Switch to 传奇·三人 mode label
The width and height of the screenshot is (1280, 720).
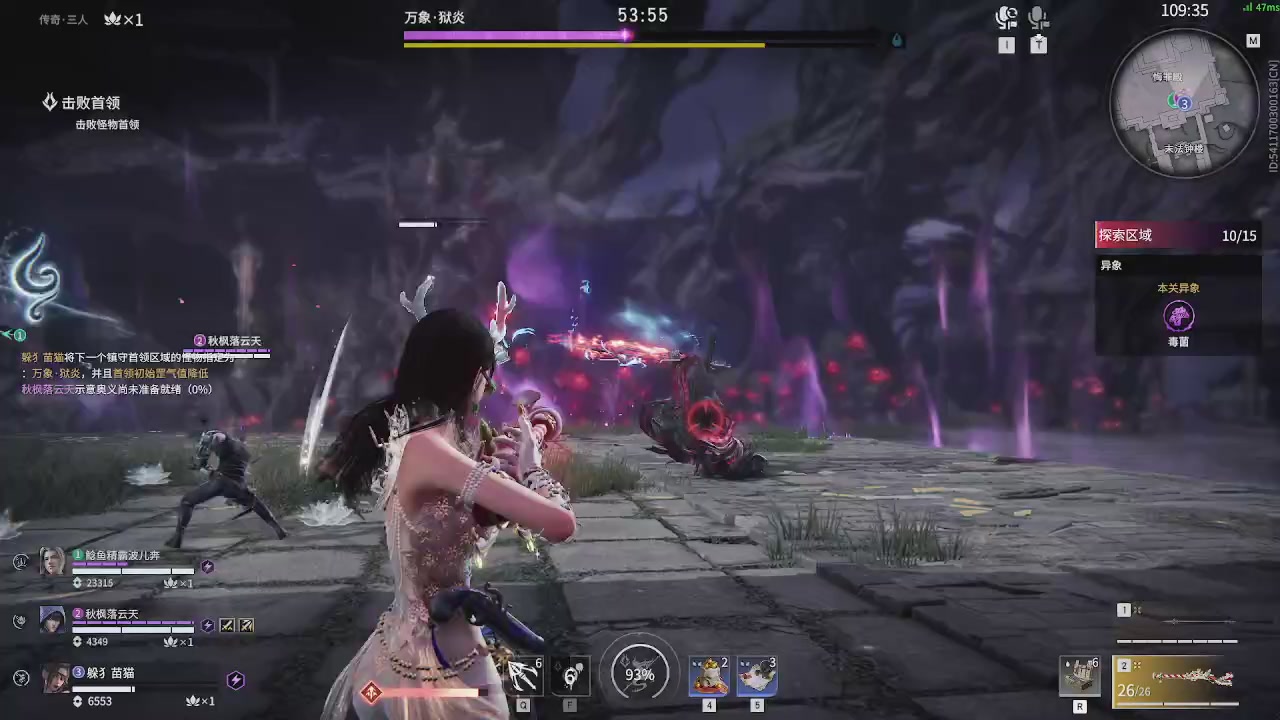coord(63,18)
